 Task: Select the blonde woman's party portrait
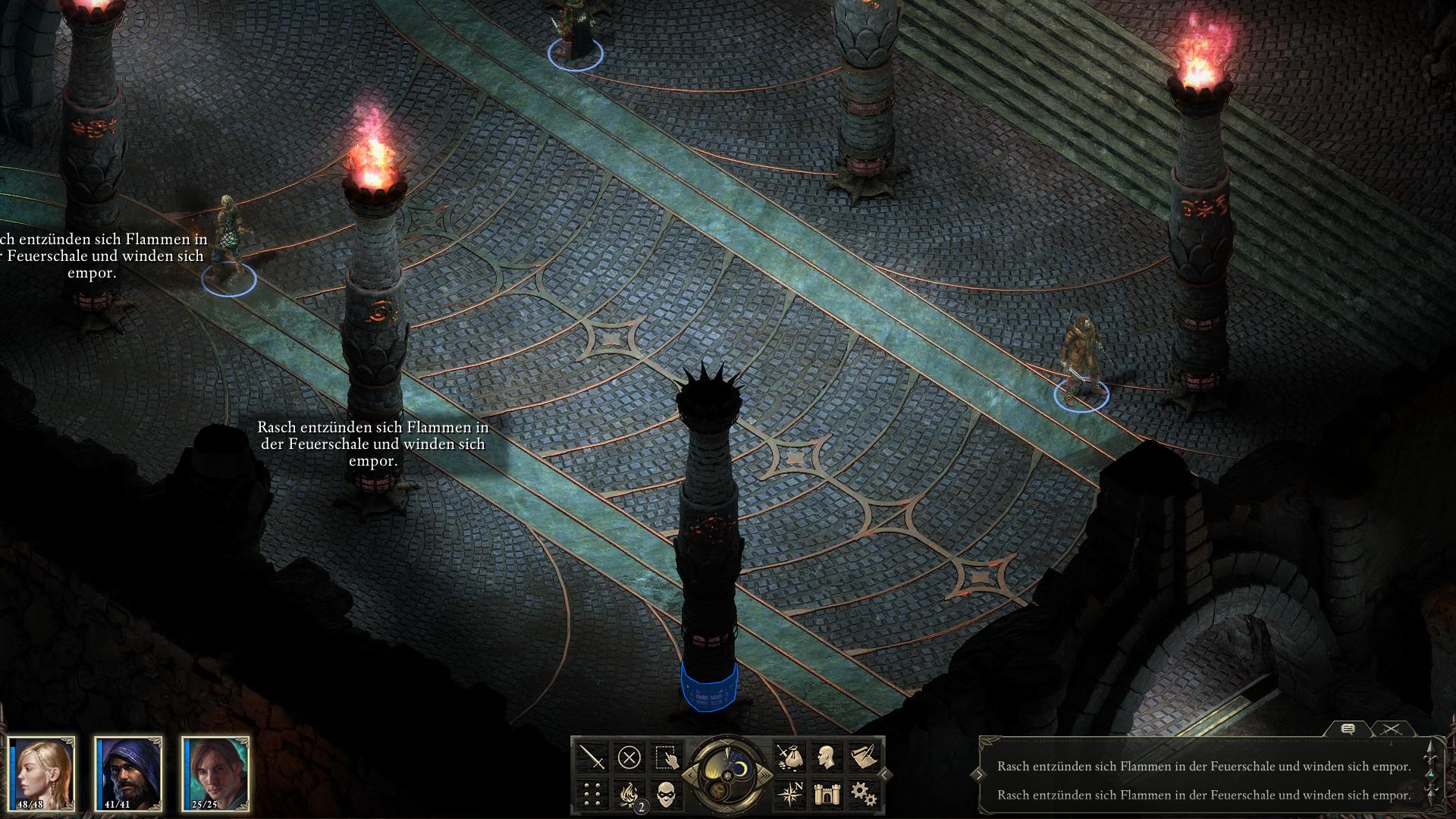point(42,773)
